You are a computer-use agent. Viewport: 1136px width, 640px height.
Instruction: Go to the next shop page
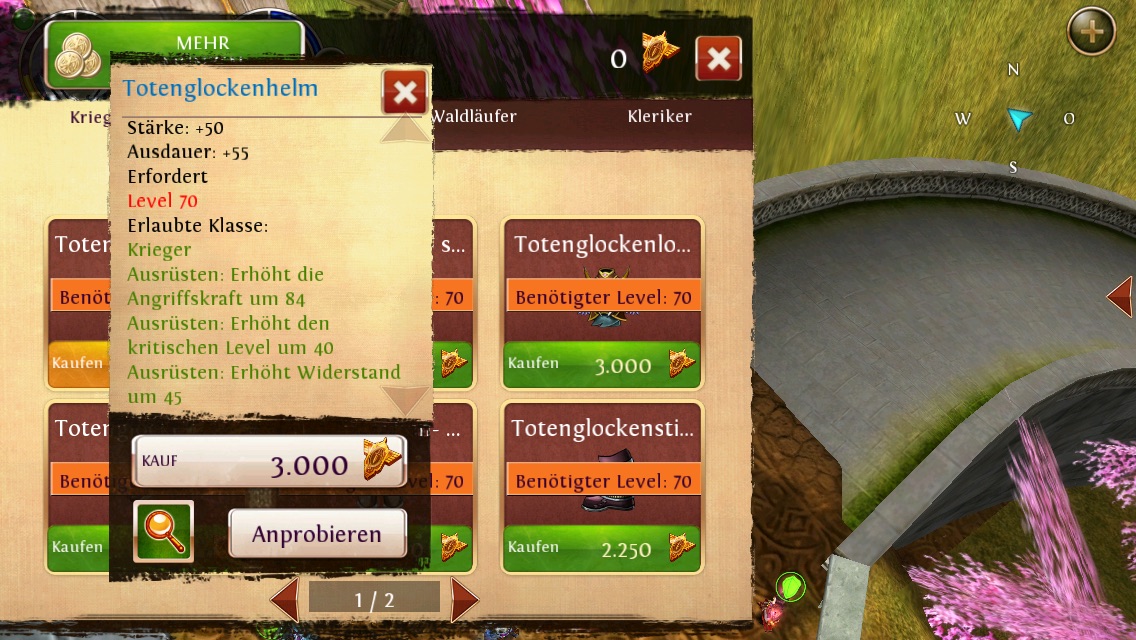(464, 599)
